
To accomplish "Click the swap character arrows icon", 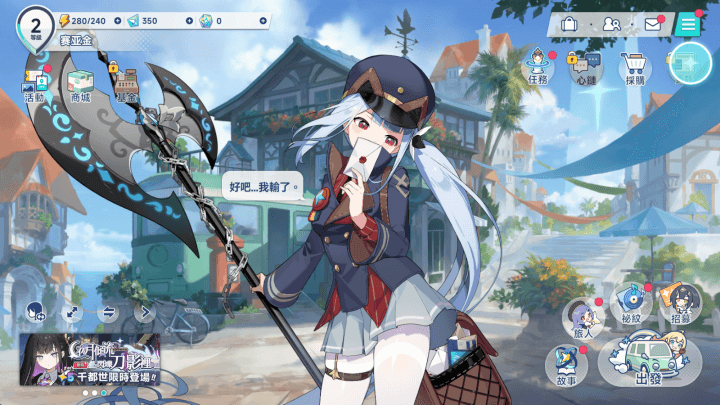I will 108,312.
